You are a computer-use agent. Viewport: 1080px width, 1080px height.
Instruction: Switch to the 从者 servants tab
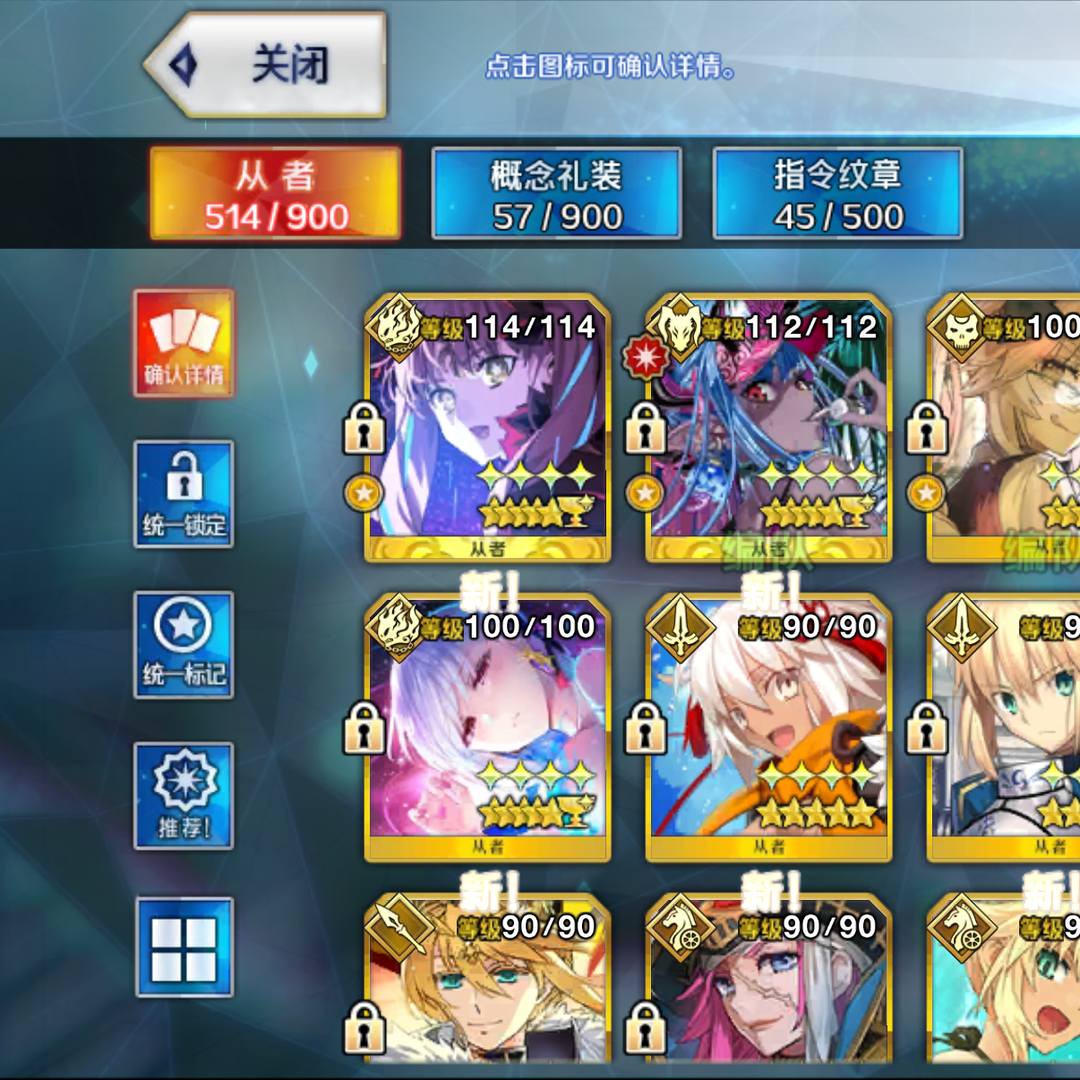coord(275,194)
